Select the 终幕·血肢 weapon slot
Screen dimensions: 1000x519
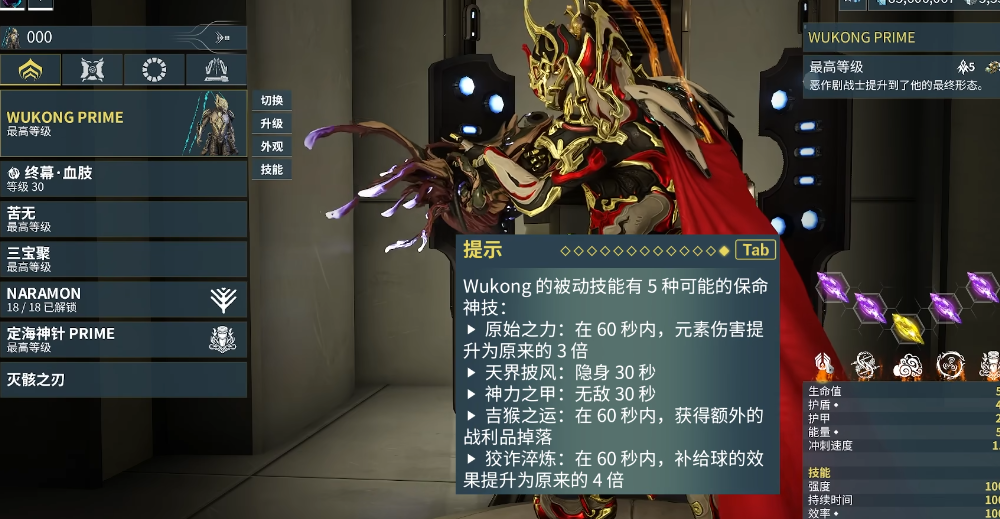(x=123, y=179)
